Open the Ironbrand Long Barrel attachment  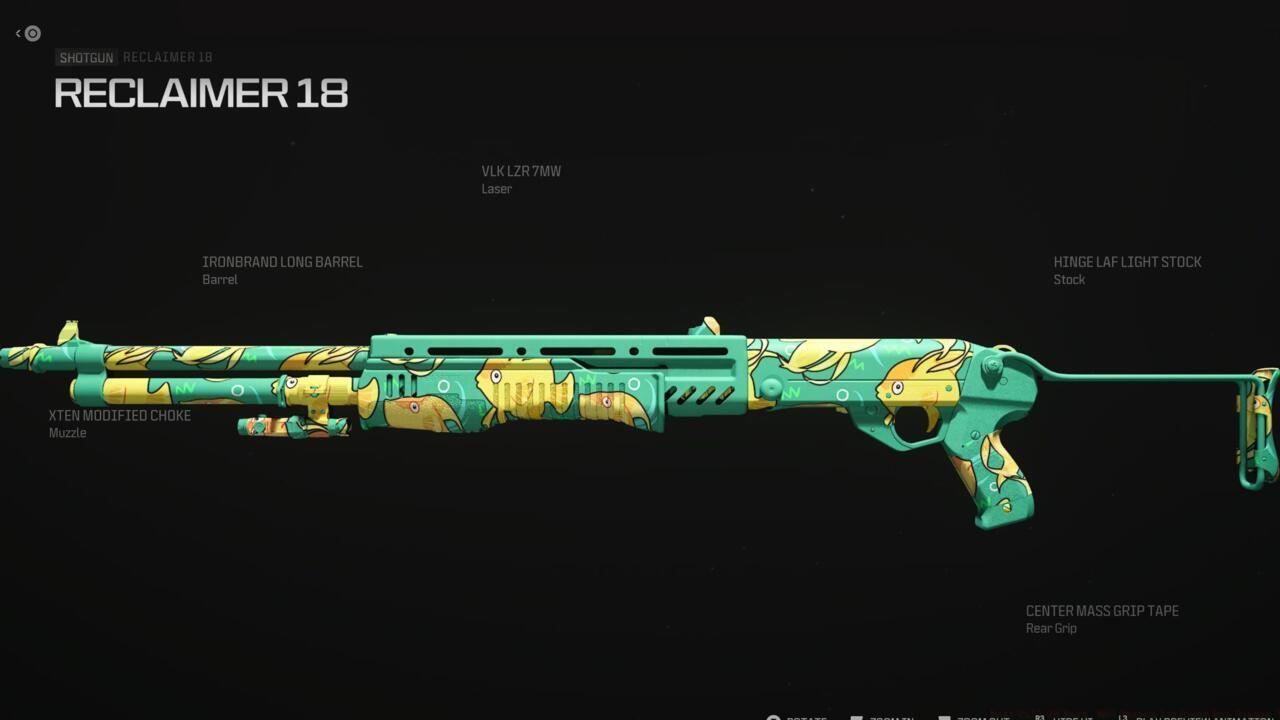282,263
